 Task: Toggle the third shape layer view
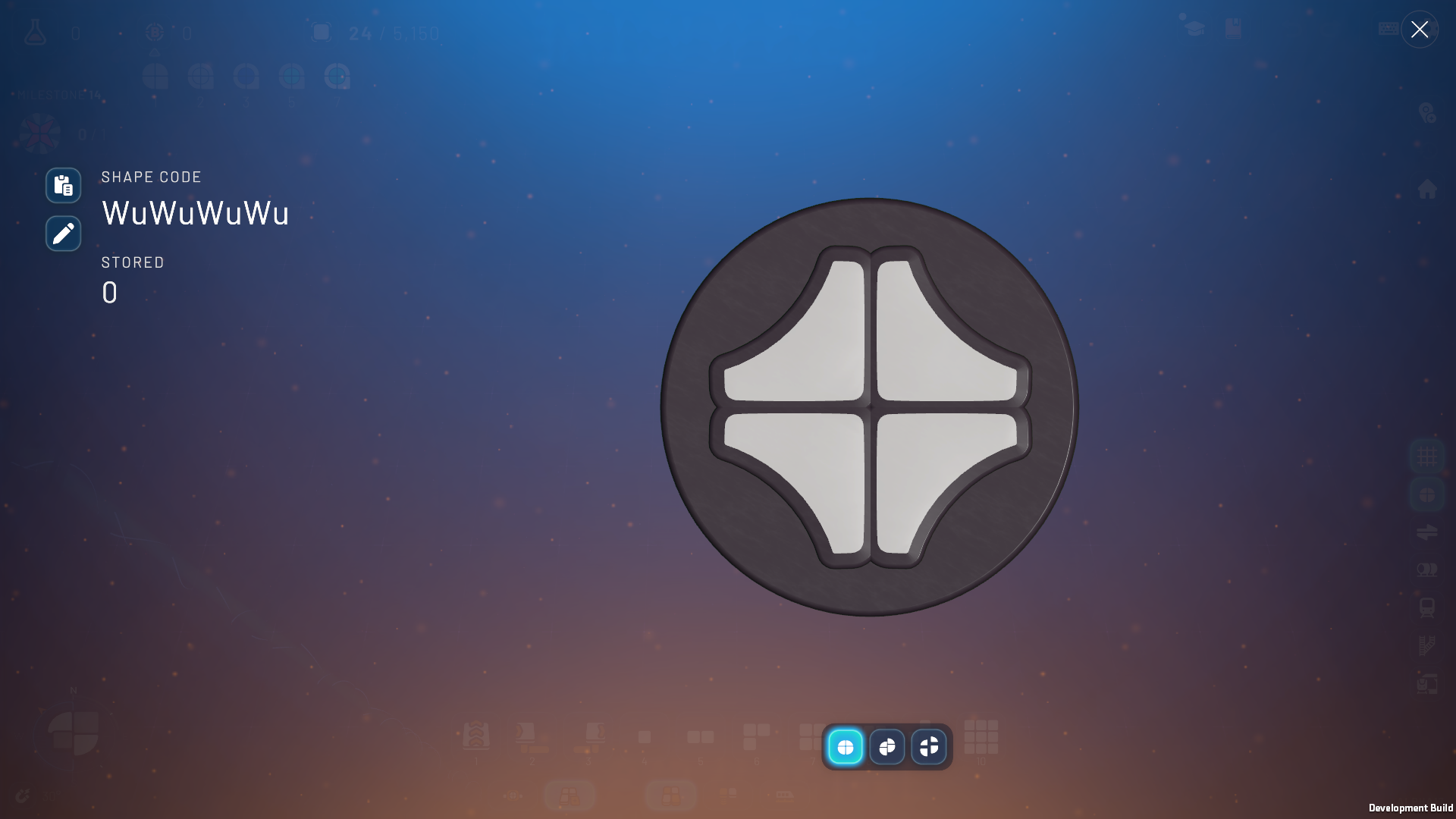click(930, 747)
